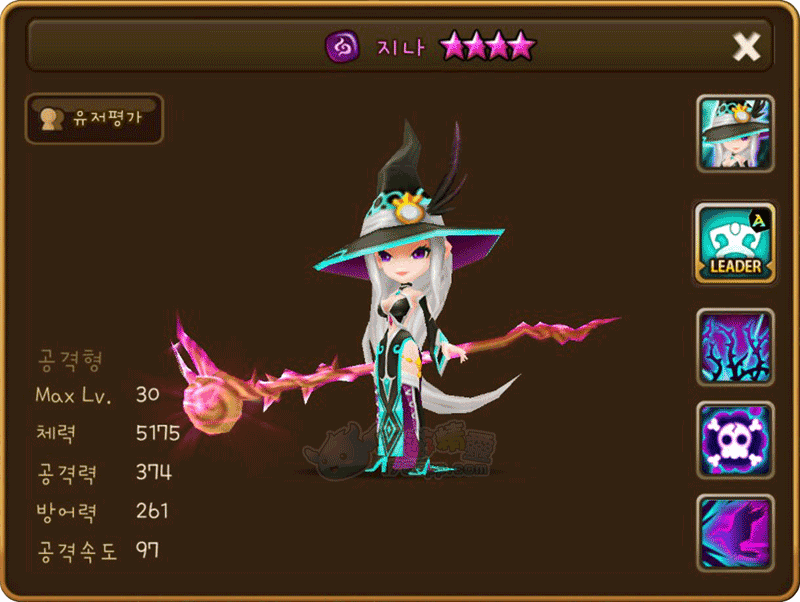Close the monster info window
The height and width of the screenshot is (602, 800).
(747, 46)
